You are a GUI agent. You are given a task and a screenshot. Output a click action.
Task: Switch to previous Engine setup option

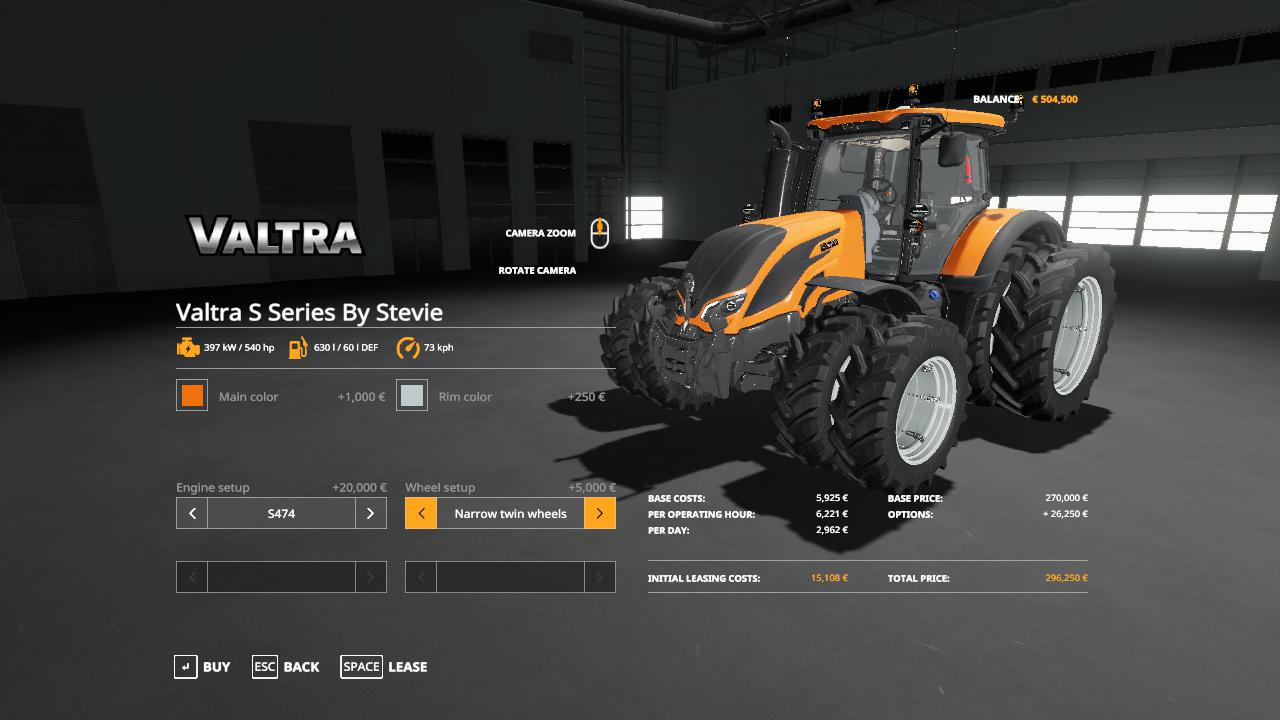tap(192, 514)
